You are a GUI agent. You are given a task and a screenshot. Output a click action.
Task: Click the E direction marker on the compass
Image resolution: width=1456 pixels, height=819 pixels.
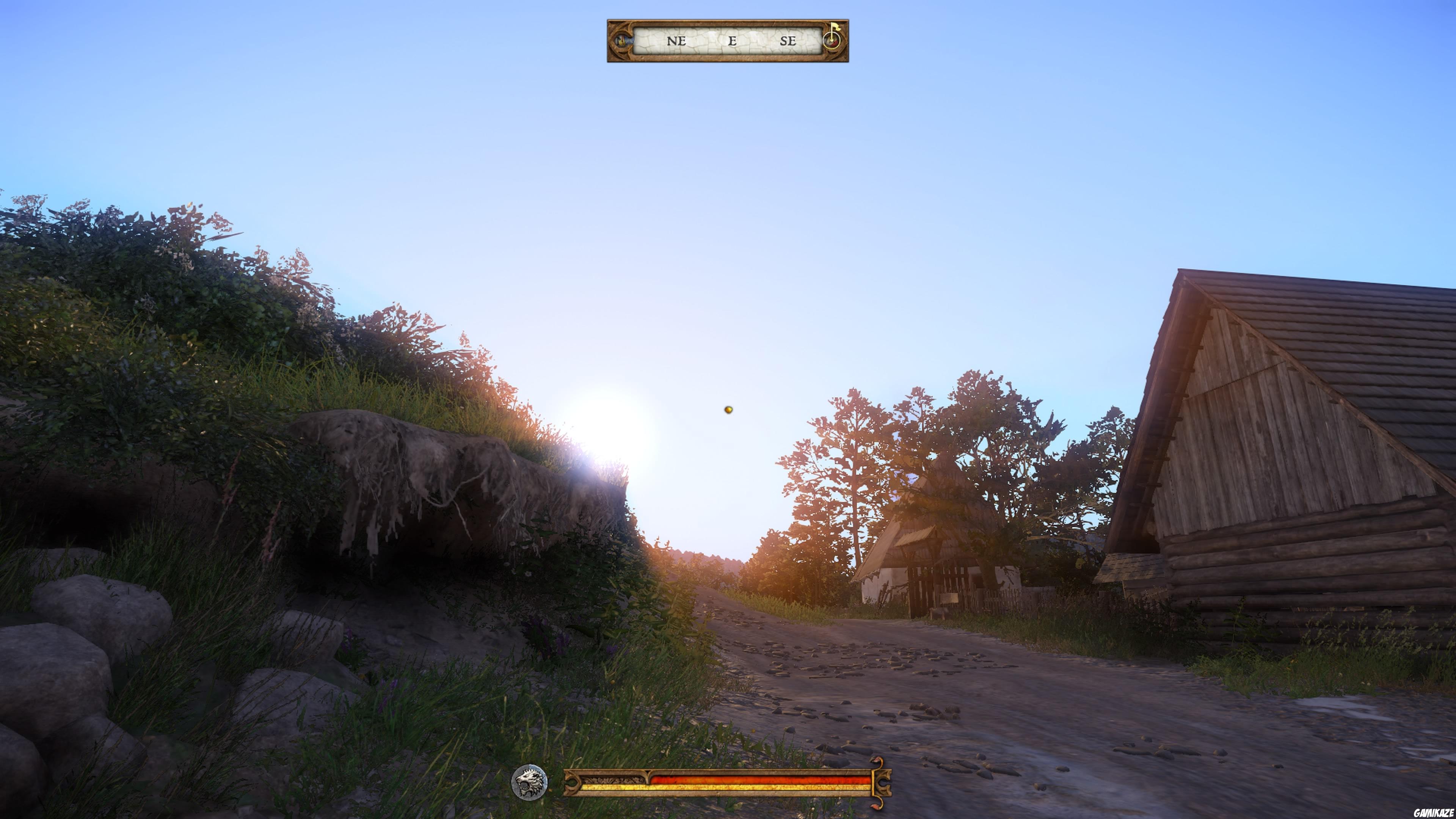pyautogui.click(x=733, y=41)
